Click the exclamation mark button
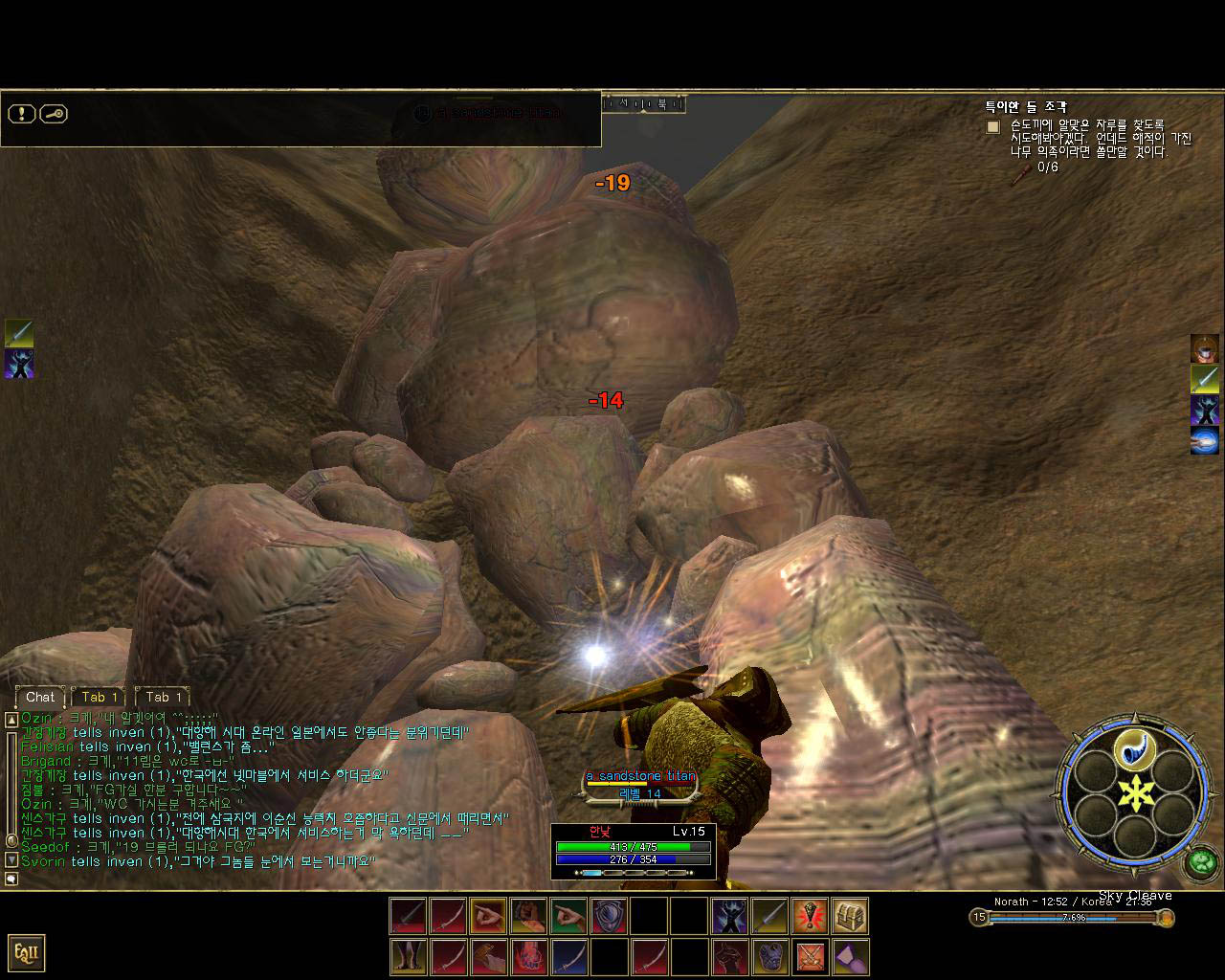 point(21,114)
